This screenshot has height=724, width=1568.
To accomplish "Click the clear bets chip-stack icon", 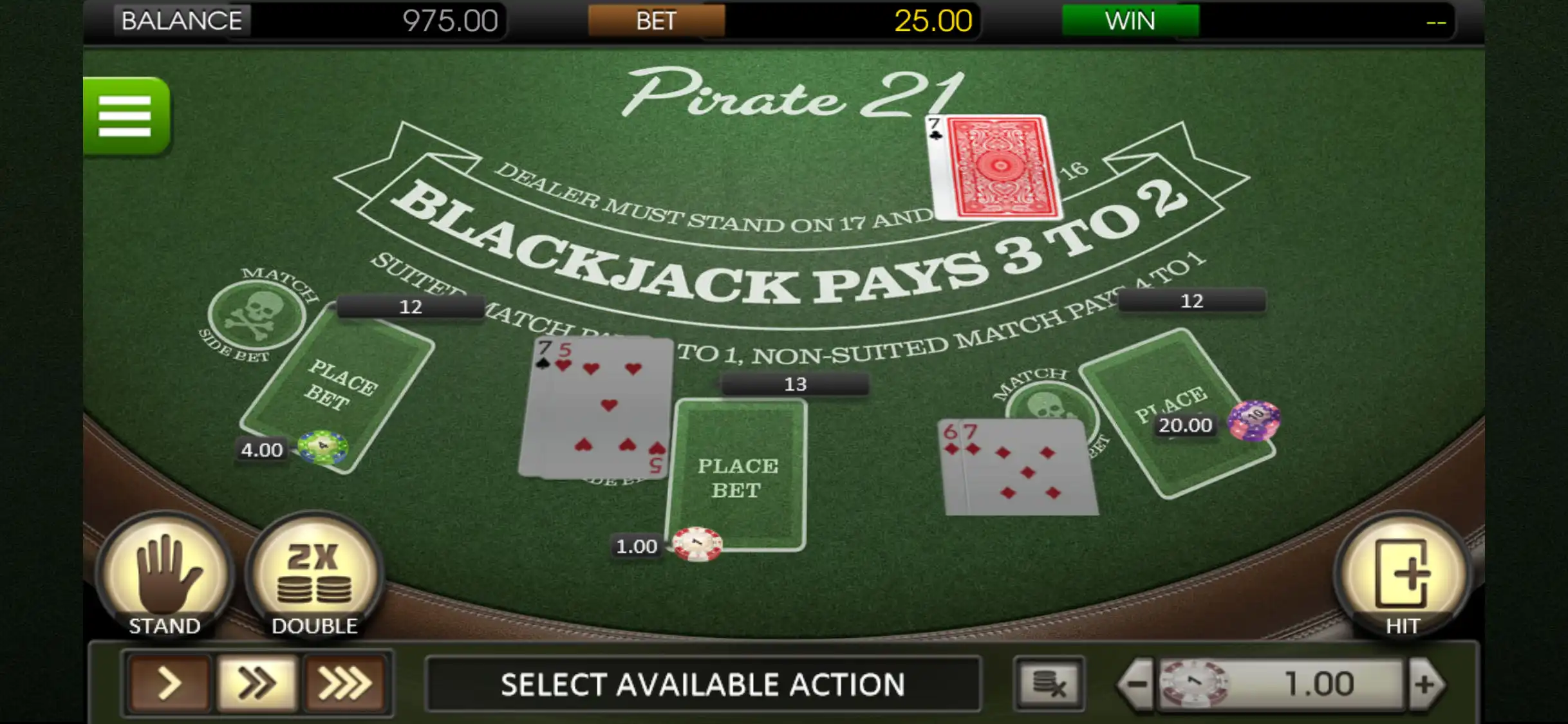I will [1049, 683].
